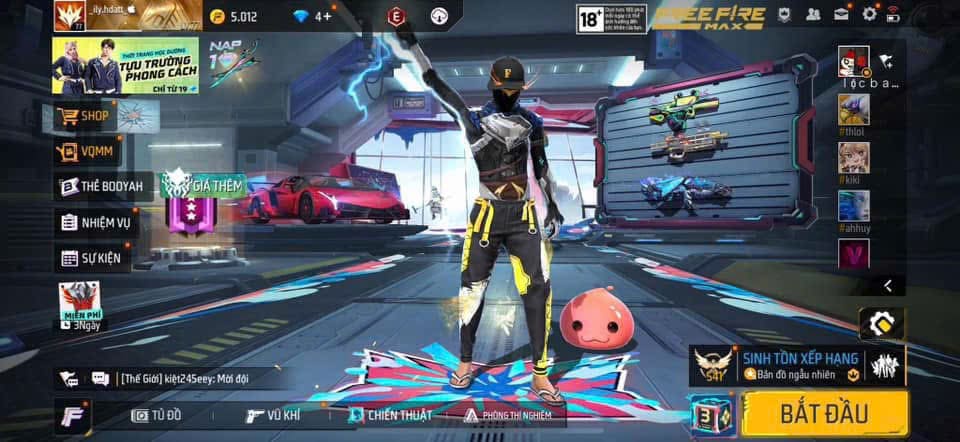Open the mail envelope icon

[841, 14]
